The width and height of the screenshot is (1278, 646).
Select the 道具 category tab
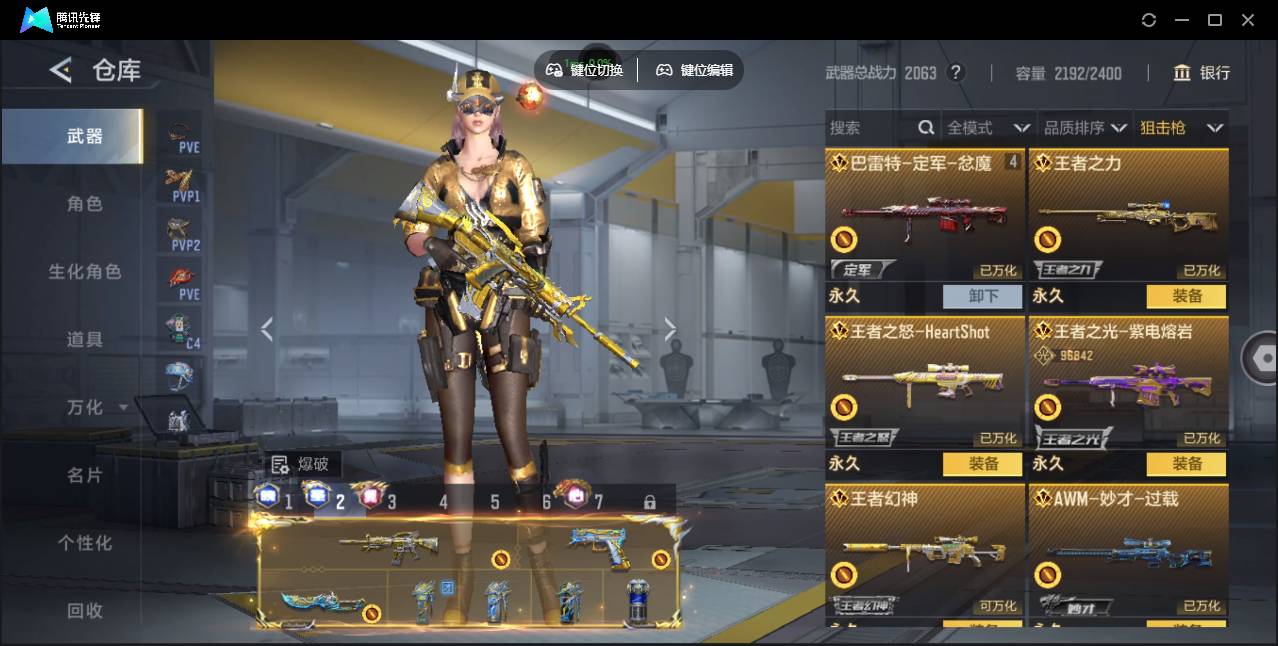[x=85, y=340]
